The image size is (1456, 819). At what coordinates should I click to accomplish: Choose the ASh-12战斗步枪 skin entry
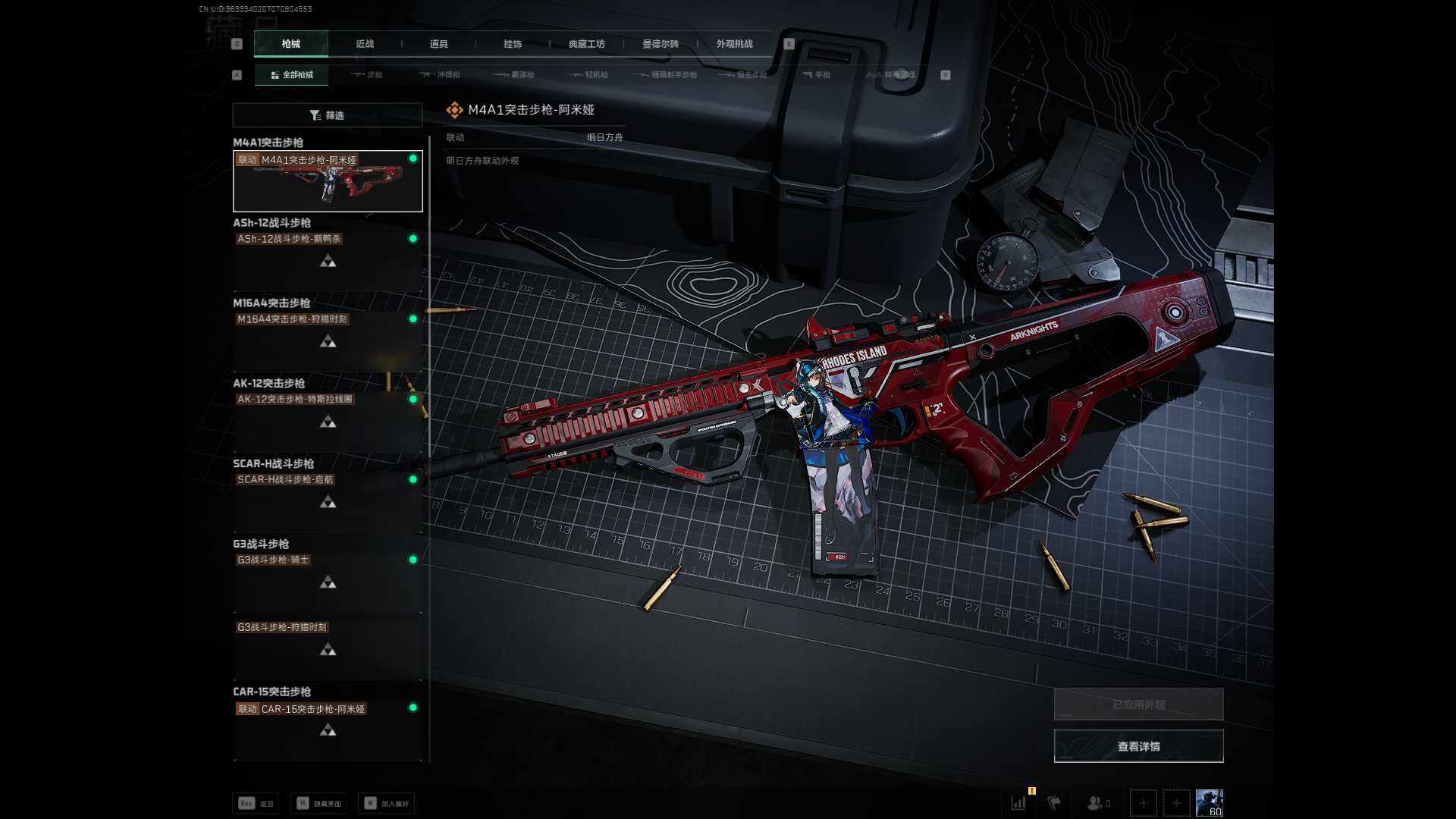tap(328, 254)
